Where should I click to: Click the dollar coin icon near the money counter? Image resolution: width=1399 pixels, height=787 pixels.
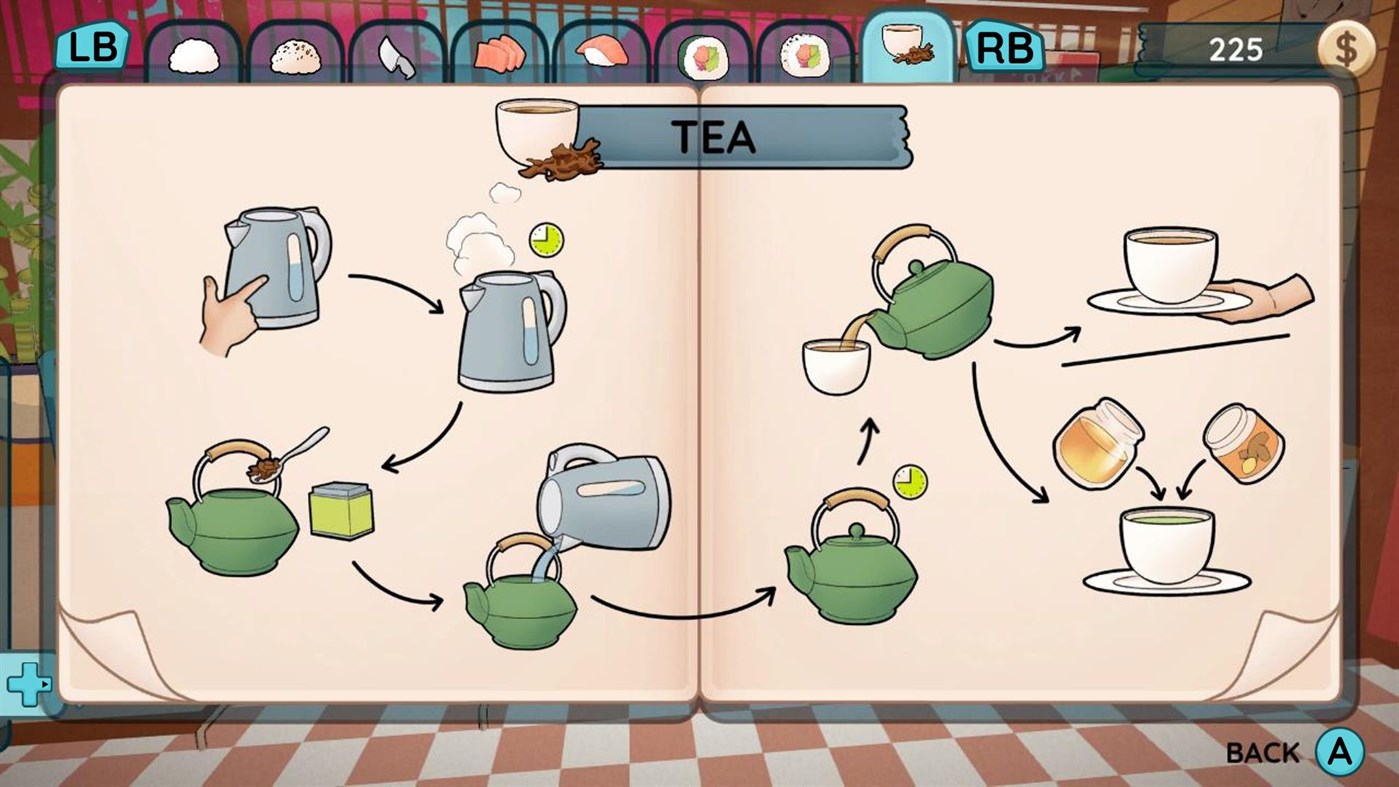[x=1348, y=47]
